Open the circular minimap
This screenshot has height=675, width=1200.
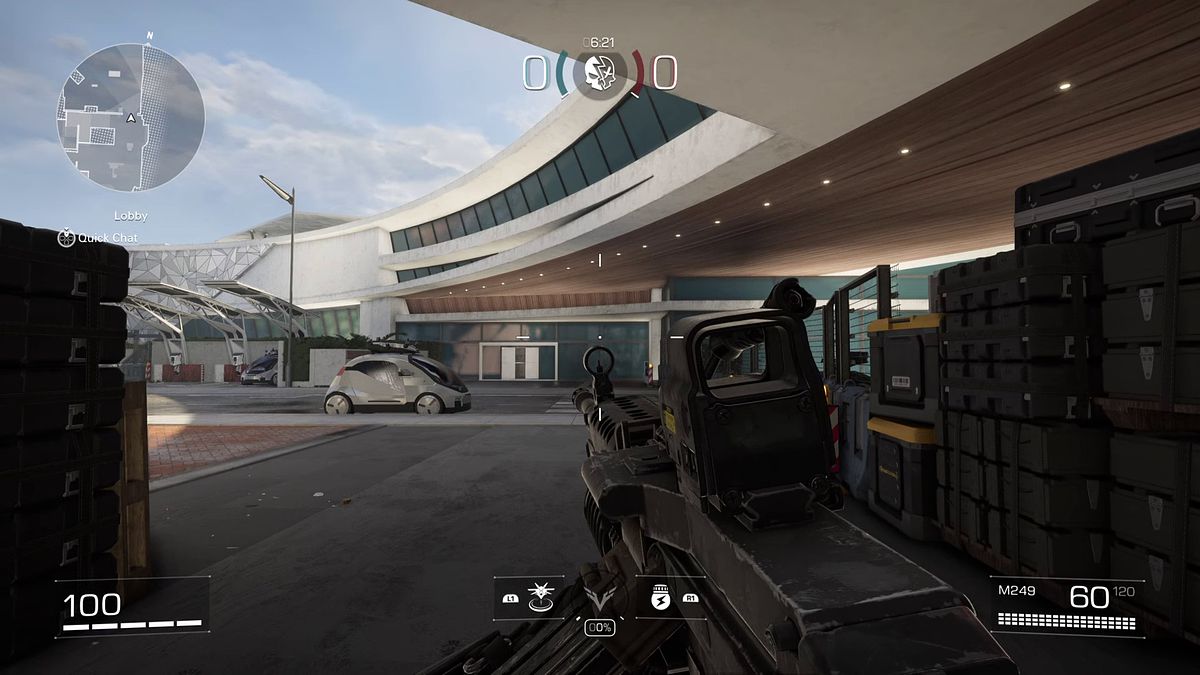[130, 117]
